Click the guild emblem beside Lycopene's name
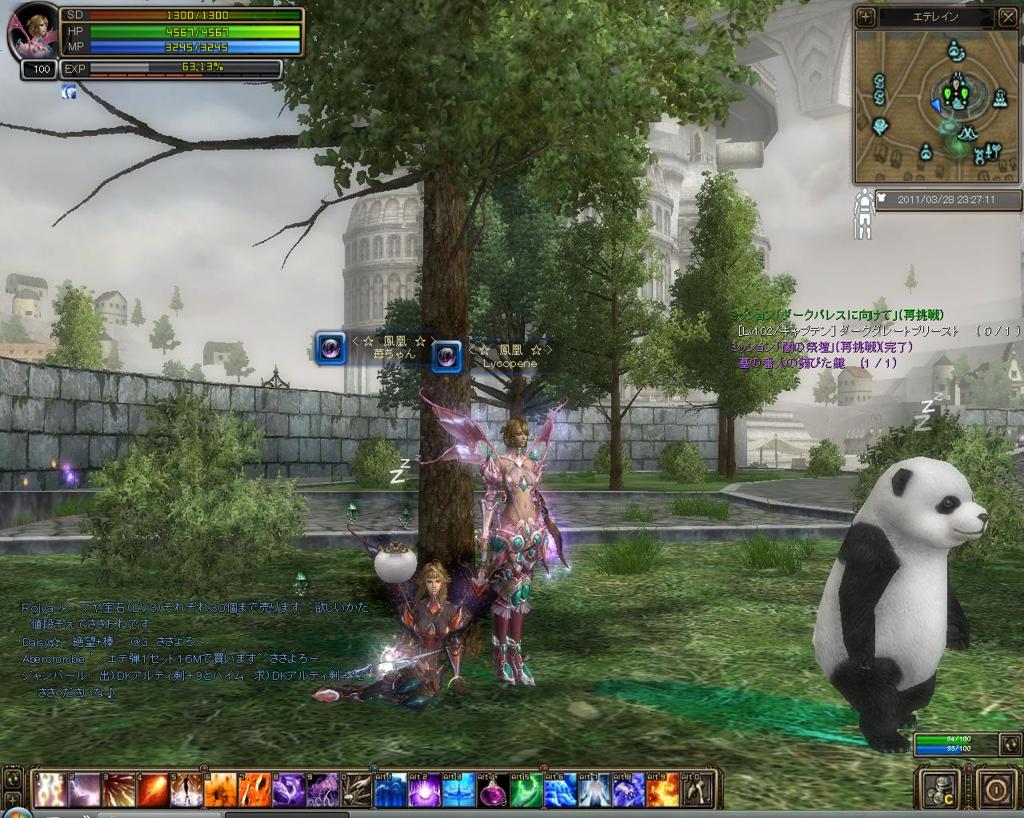Screen dimensions: 1024x818 (x=447, y=356)
